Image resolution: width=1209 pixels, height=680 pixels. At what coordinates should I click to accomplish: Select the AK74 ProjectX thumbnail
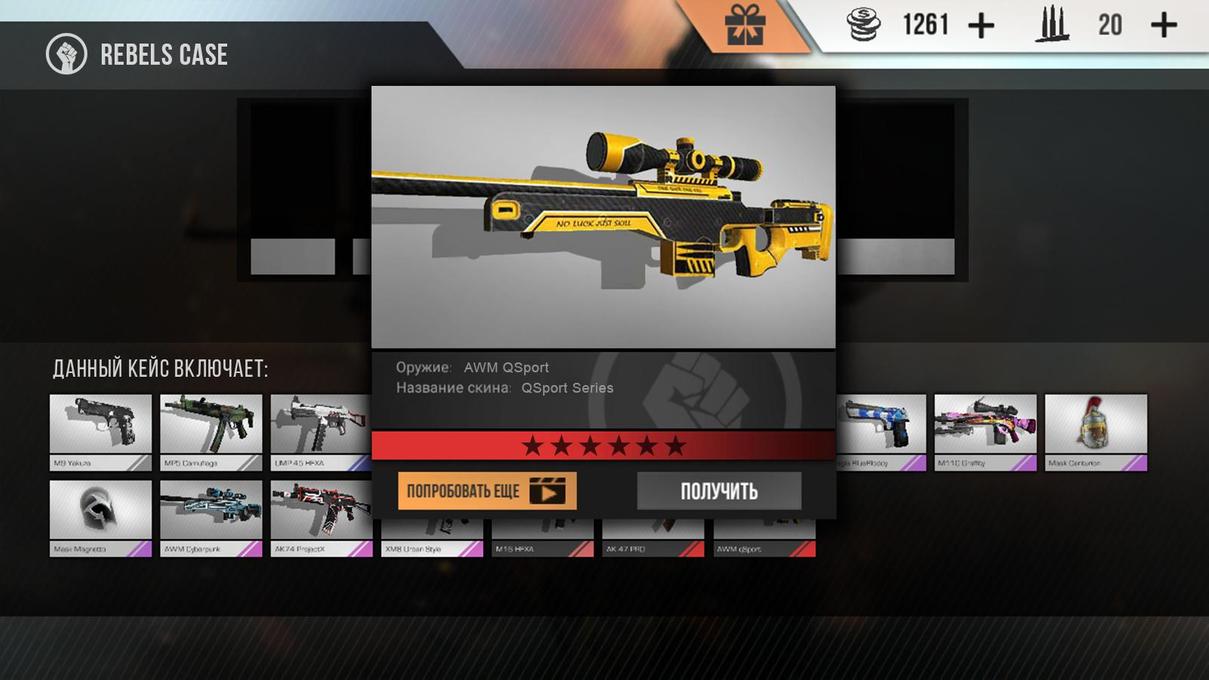click(x=320, y=512)
